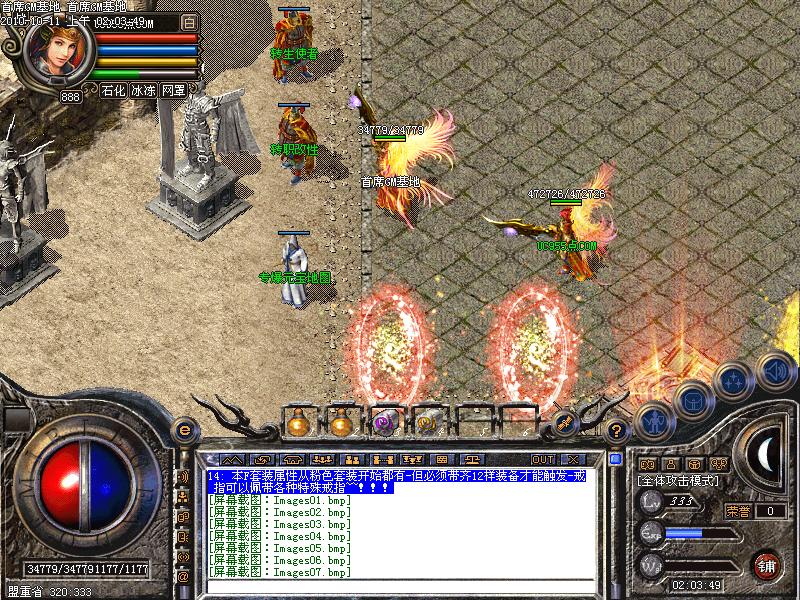Open the skills panel with four stars
The image size is (800, 600).
pyautogui.click(x=735, y=381)
